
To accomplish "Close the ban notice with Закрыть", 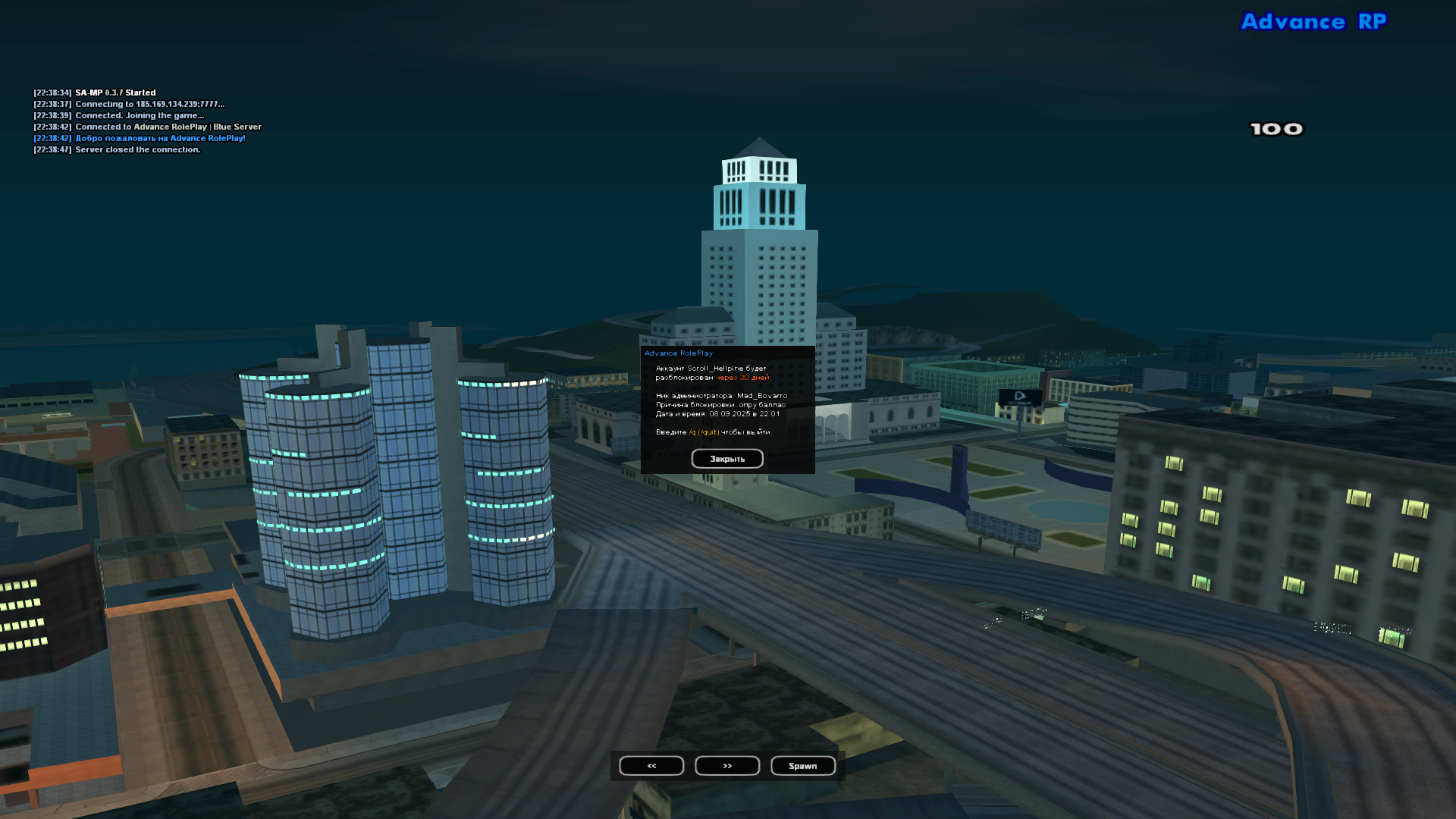I will [x=726, y=459].
